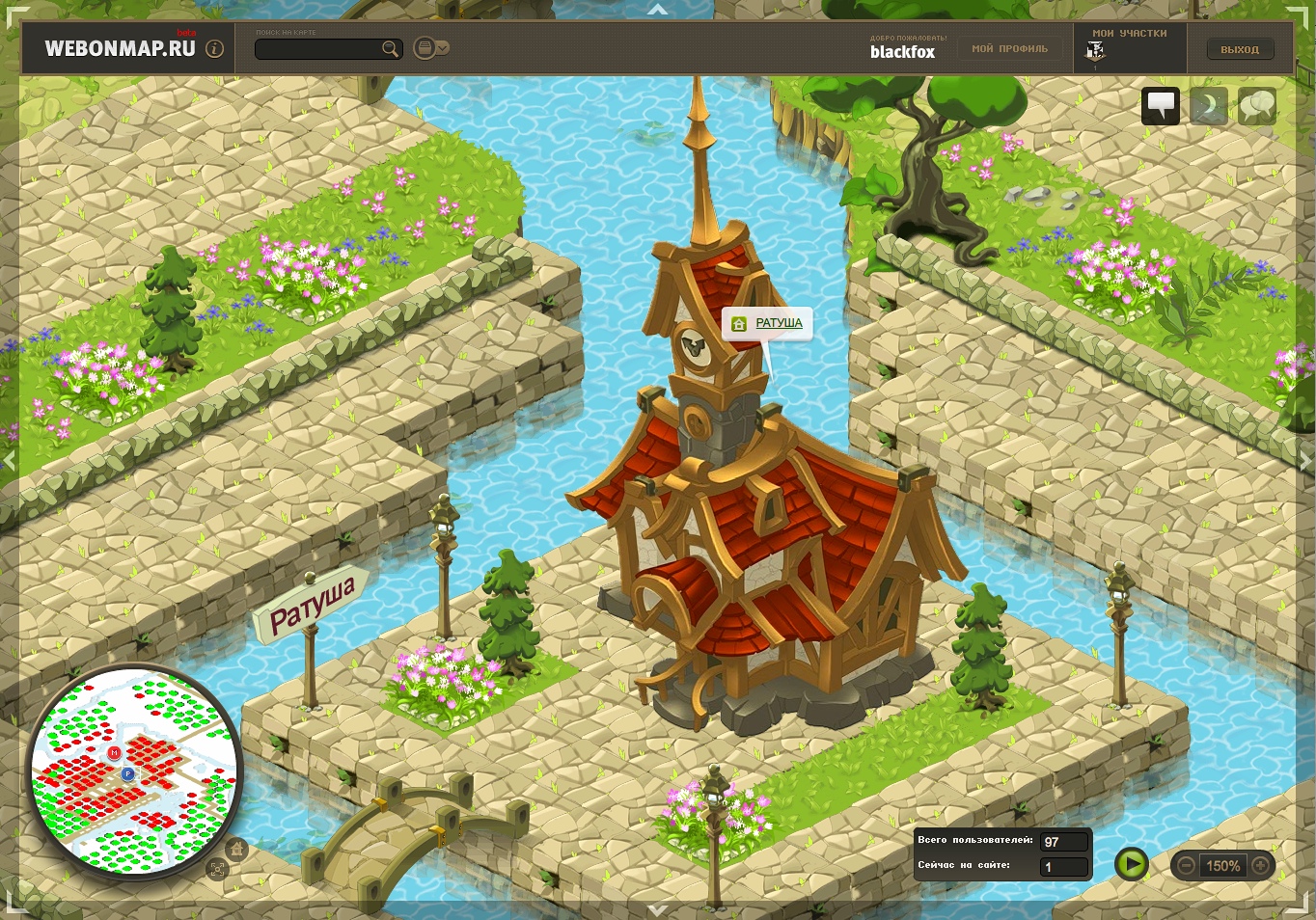Image resolution: width=1316 pixels, height=920 pixels.
Task: Click the circular minimap
Action: pos(134,771)
